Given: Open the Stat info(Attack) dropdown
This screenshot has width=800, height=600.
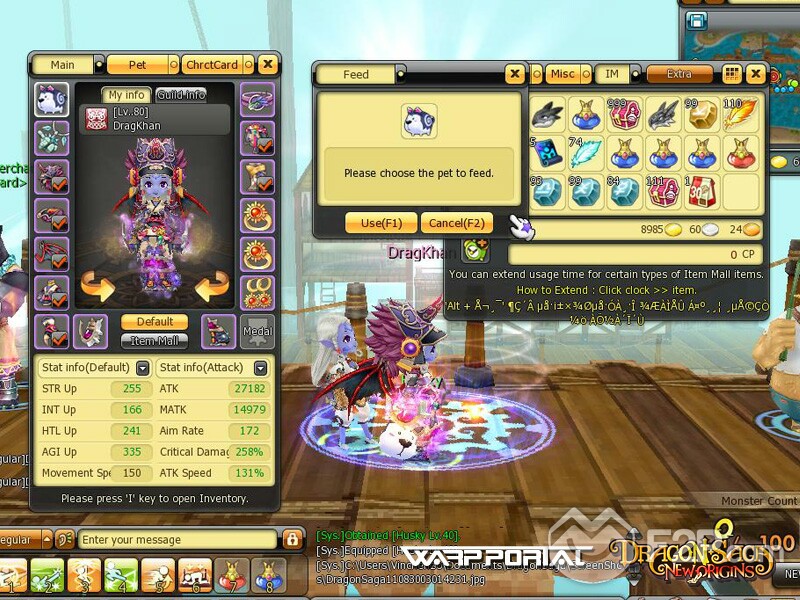Looking at the screenshot, I should (x=261, y=368).
